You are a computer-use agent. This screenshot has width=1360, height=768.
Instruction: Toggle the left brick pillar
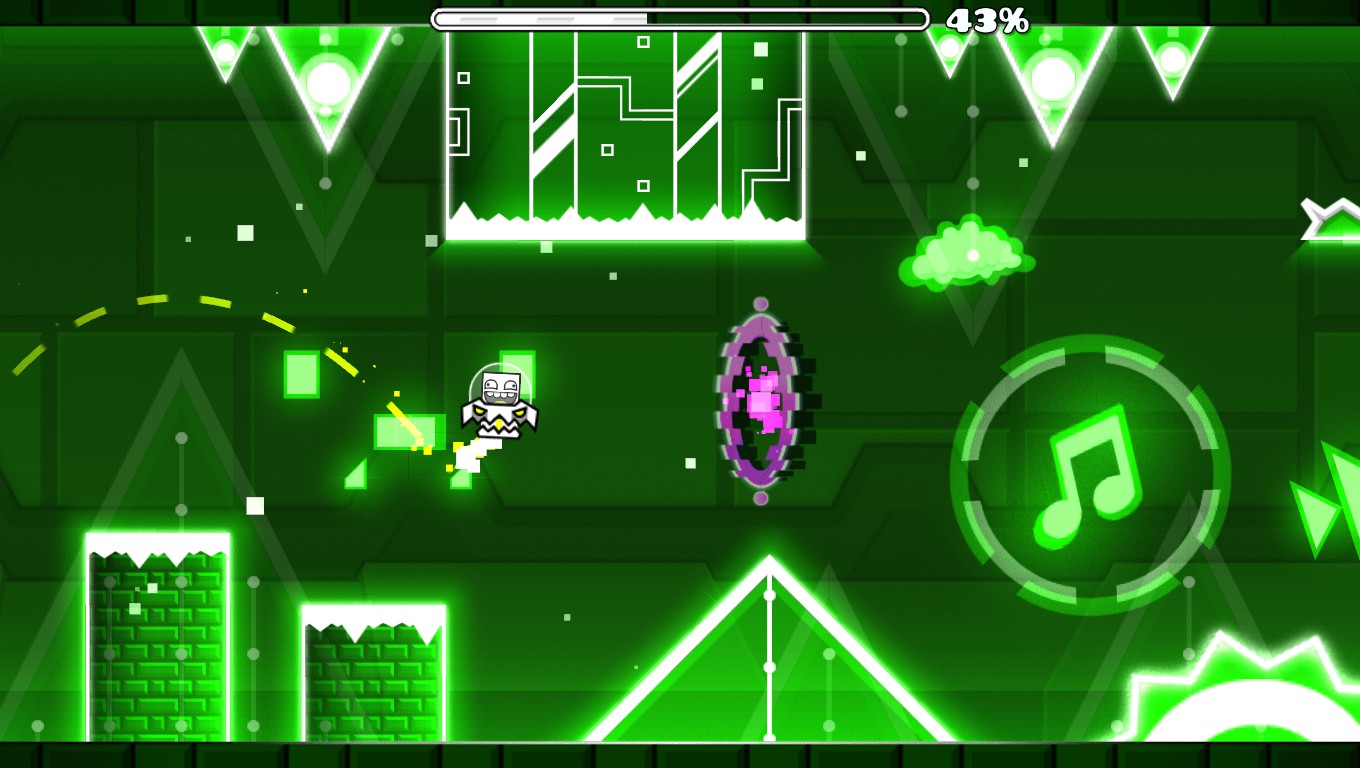click(x=155, y=640)
